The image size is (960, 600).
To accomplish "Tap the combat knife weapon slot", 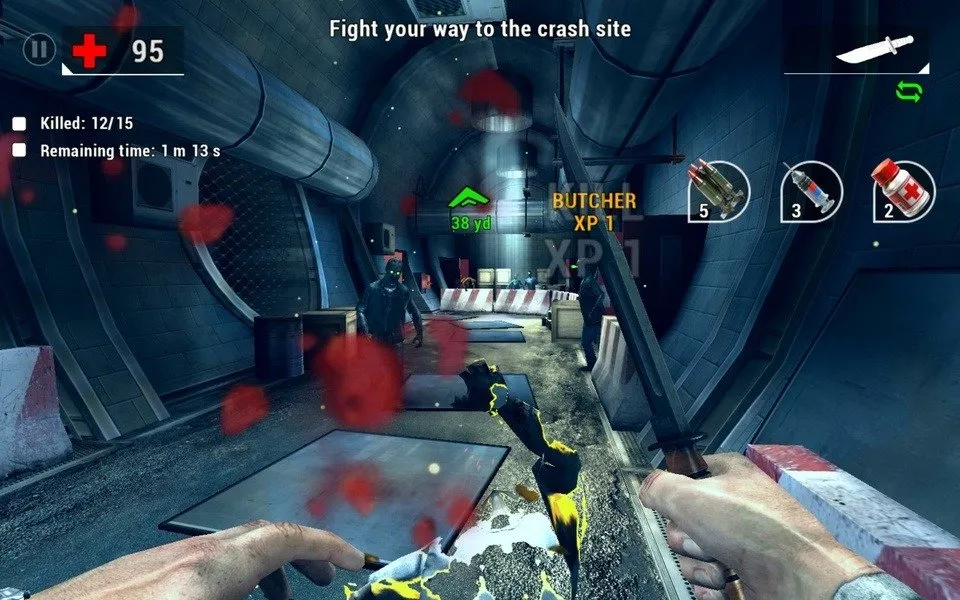I will pyautogui.click(x=873, y=50).
